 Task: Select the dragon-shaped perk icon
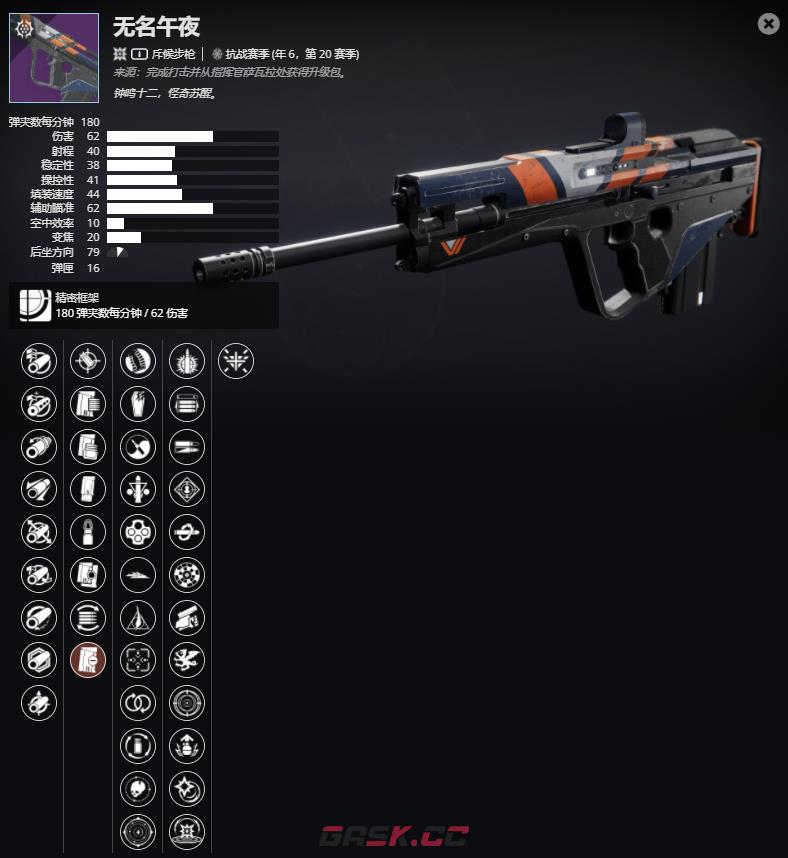pos(187,660)
